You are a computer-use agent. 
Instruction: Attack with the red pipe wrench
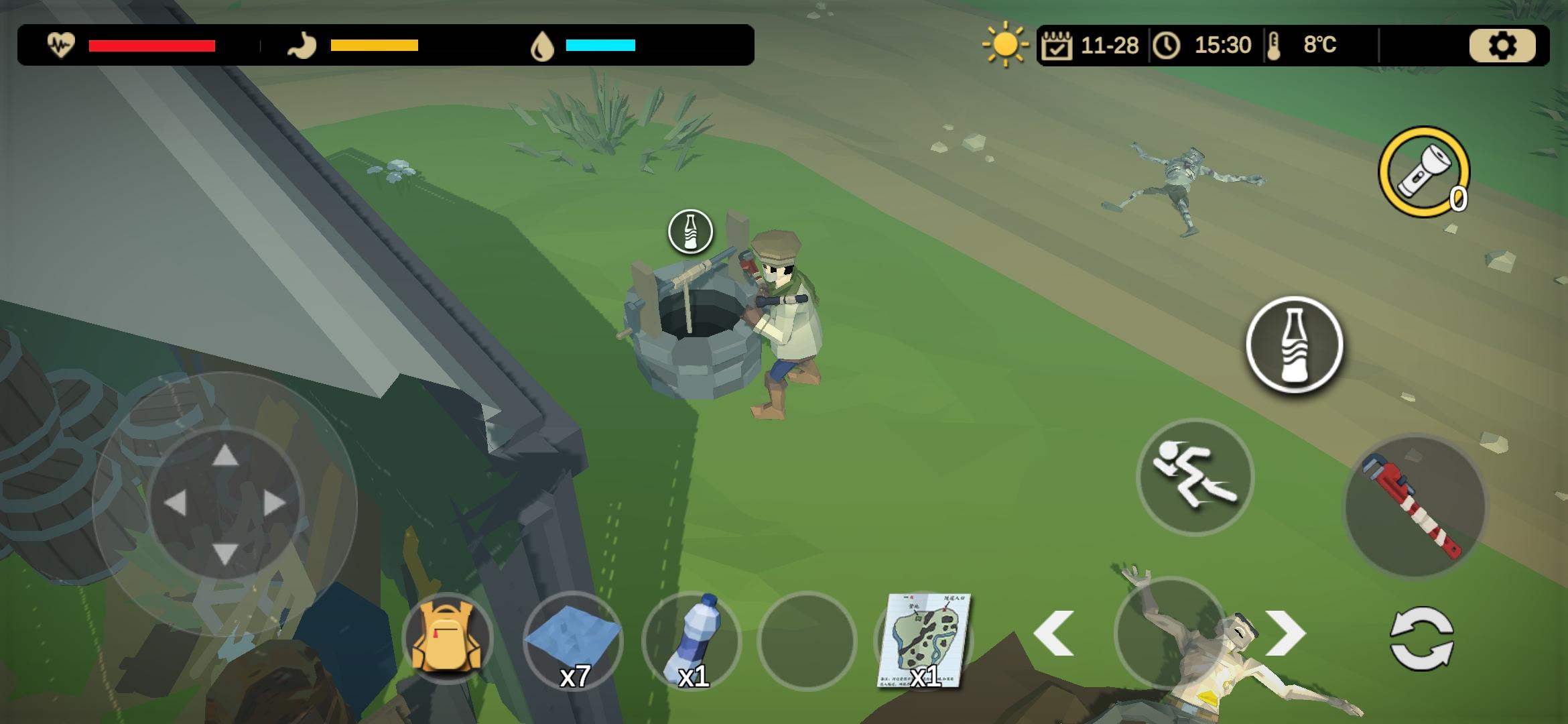coord(1415,506)
